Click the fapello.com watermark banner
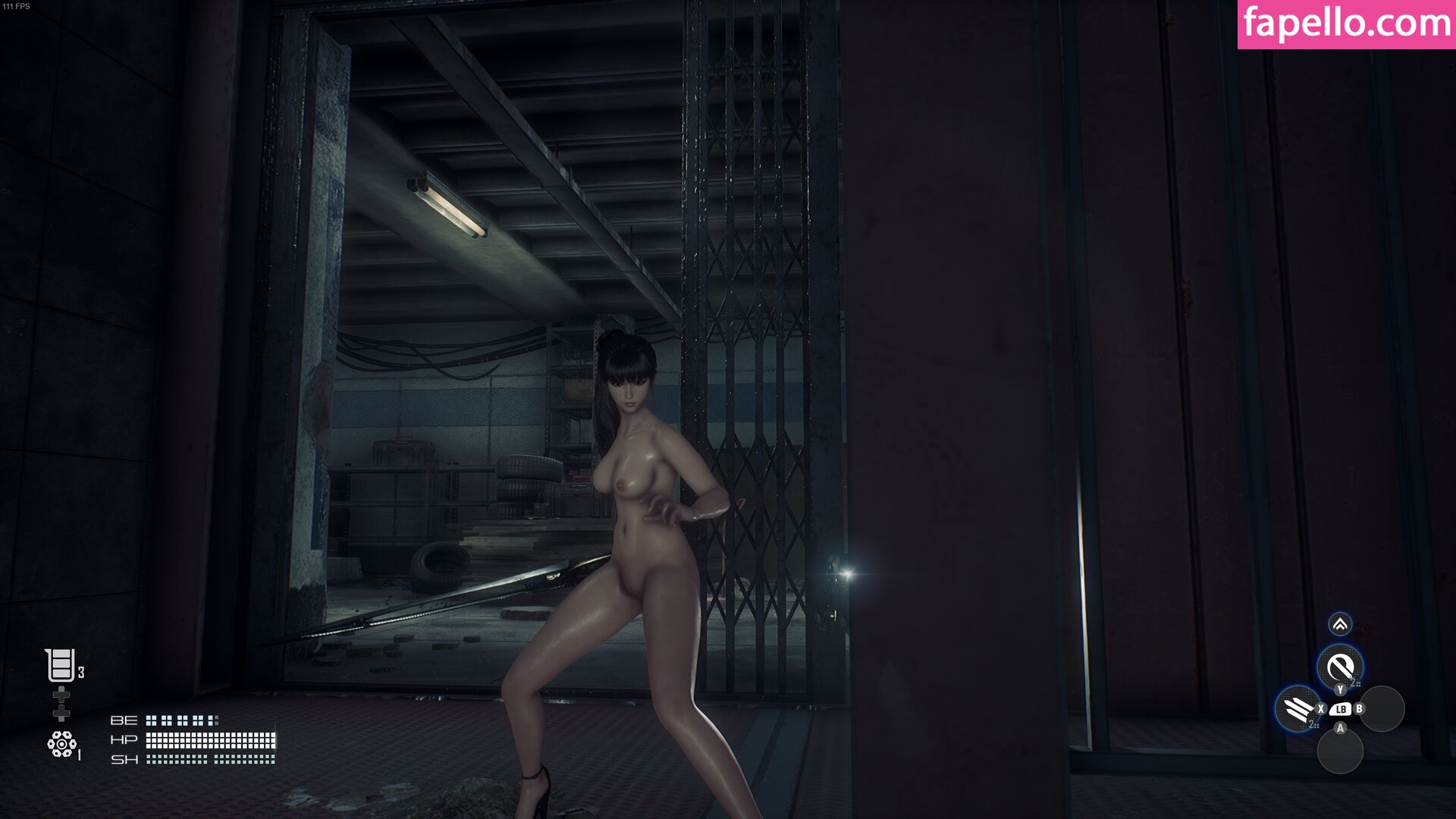The height and width of the screenshot is (819, 1456). click(1346, 24)
